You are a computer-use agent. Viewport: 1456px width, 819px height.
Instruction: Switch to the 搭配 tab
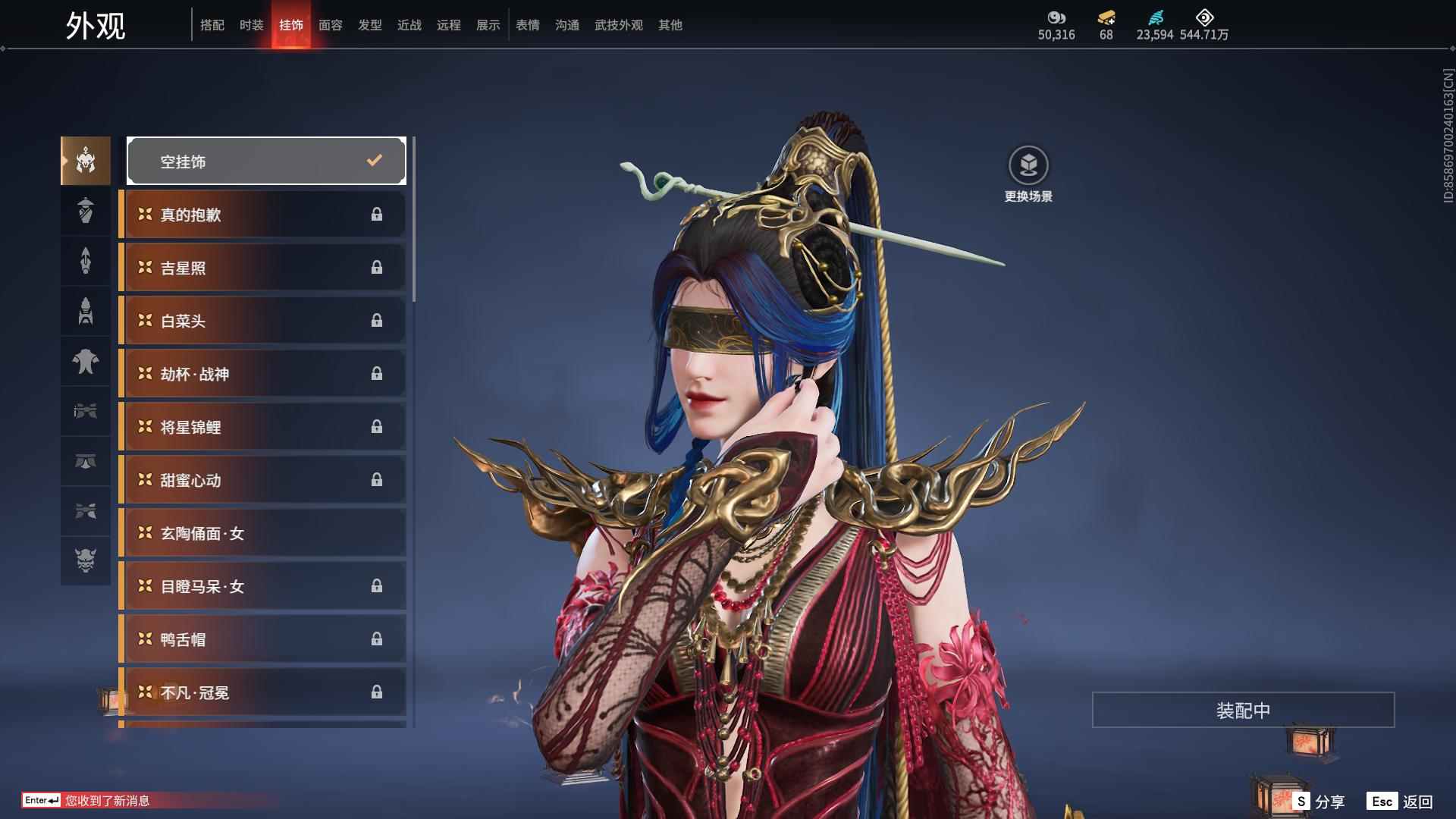pos(212,25)
